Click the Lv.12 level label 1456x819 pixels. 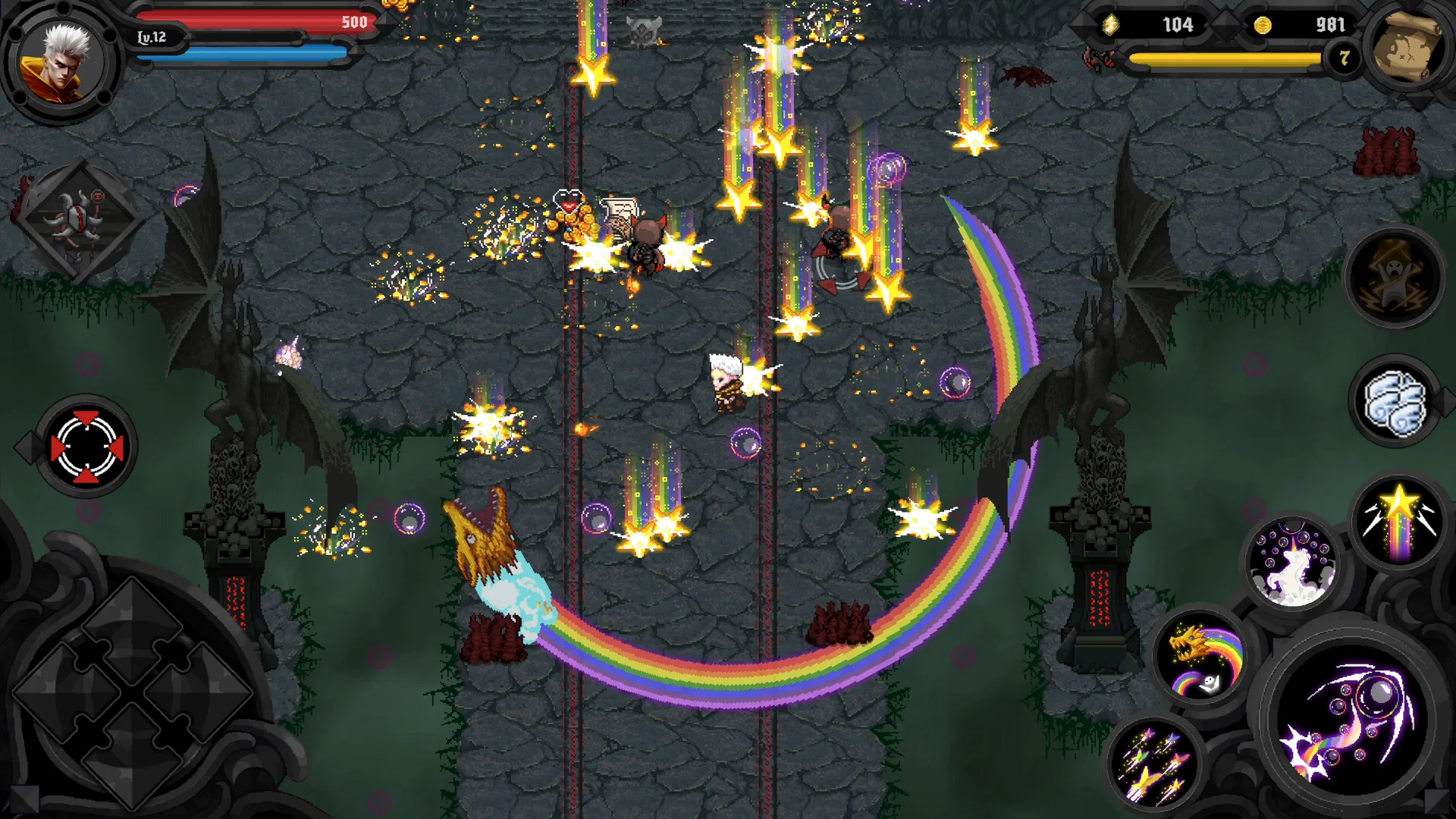(152, 36)
